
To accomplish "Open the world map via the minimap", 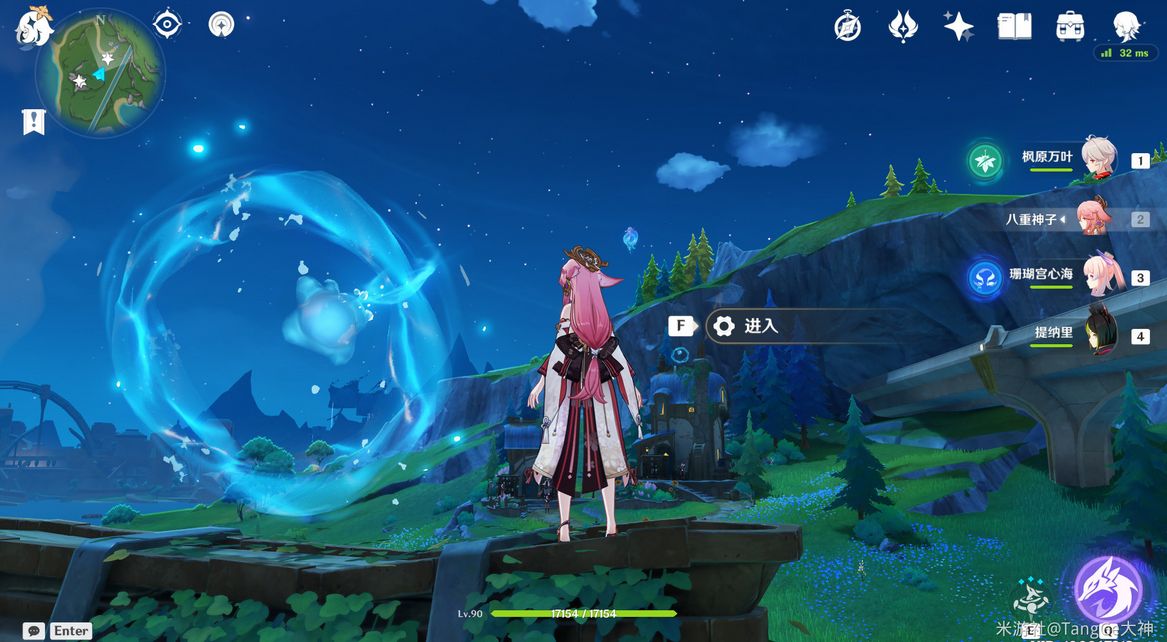I will [100, 73].
